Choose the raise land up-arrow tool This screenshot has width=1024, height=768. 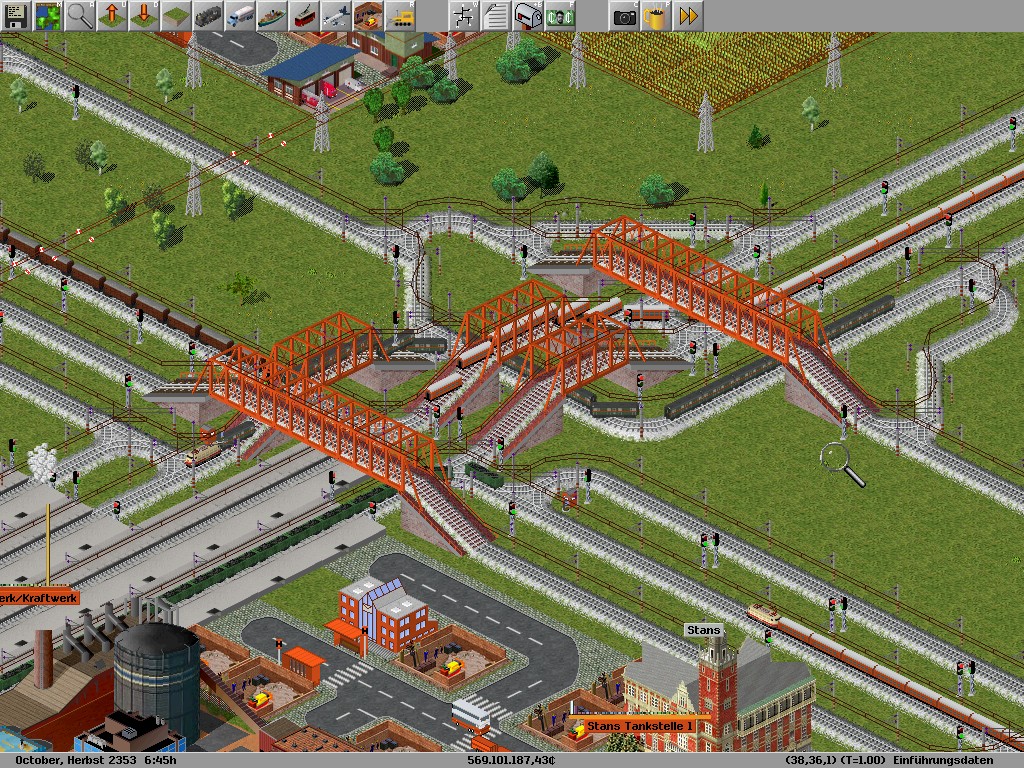click(111, 15)
